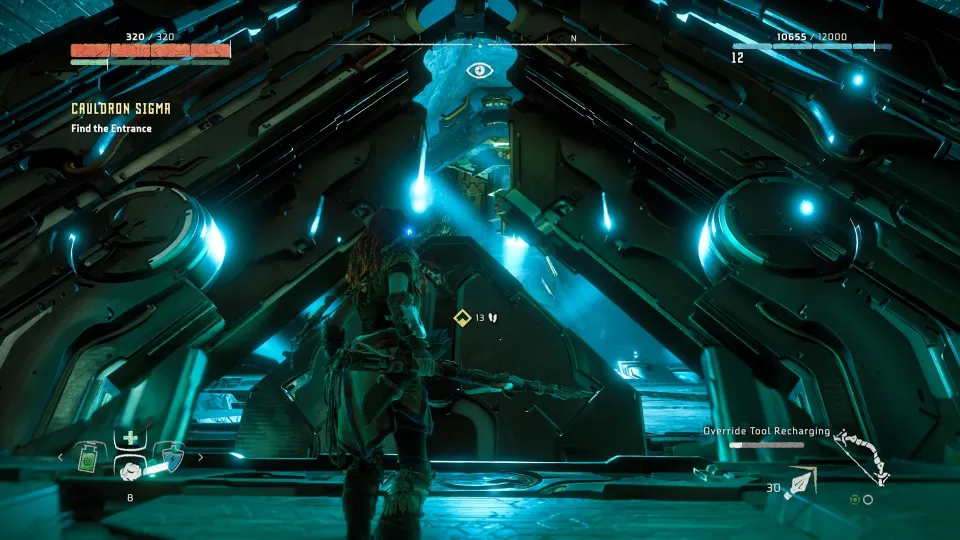The image size is (960, 540).
Task: Cycle quick items with the right arrow
Action: click(200, 457)
